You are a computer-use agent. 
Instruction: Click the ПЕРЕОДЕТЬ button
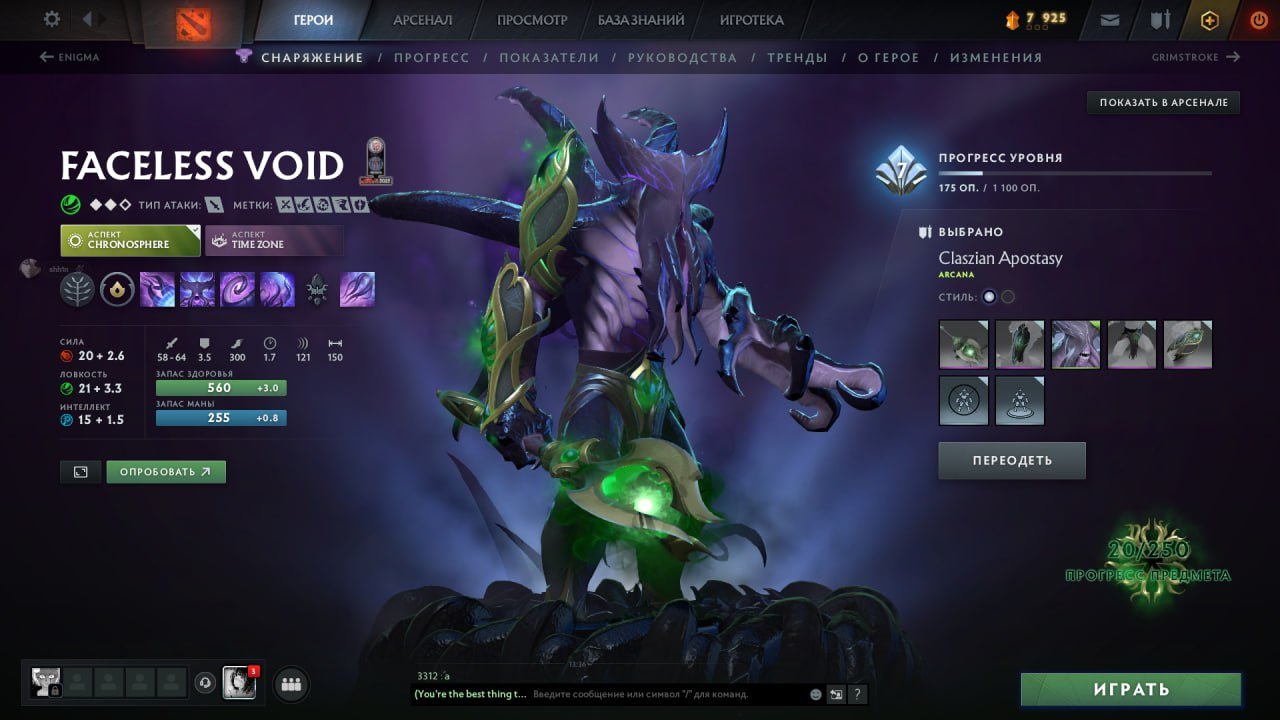[x=1011, y=460]
